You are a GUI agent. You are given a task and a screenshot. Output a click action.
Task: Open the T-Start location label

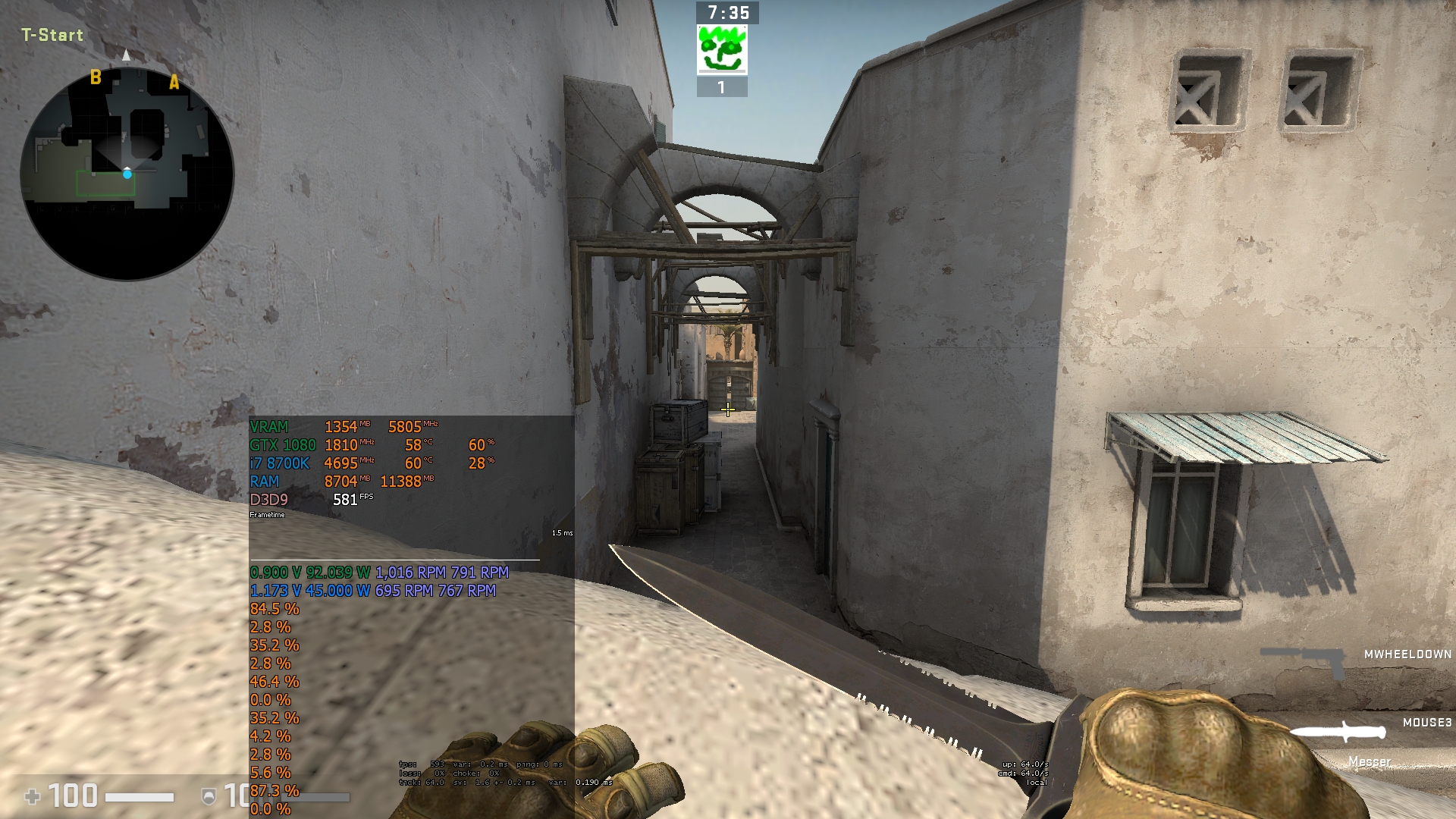click(x=50, y=35)
